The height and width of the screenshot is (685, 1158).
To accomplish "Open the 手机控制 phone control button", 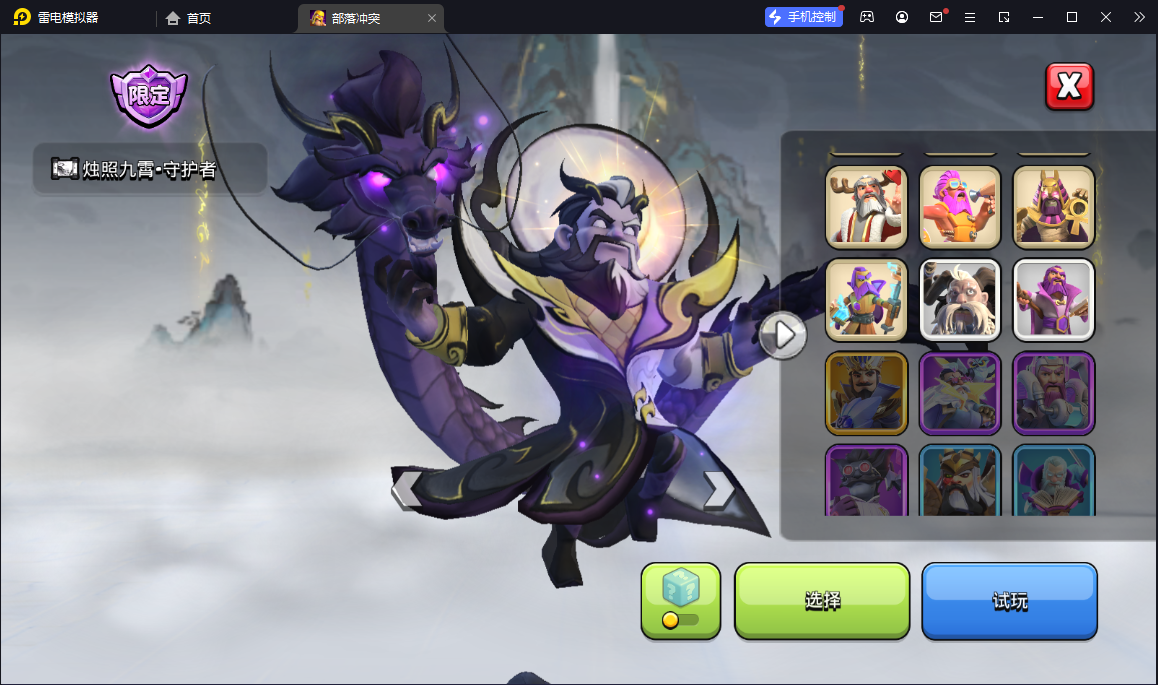I will pos(804,17).
